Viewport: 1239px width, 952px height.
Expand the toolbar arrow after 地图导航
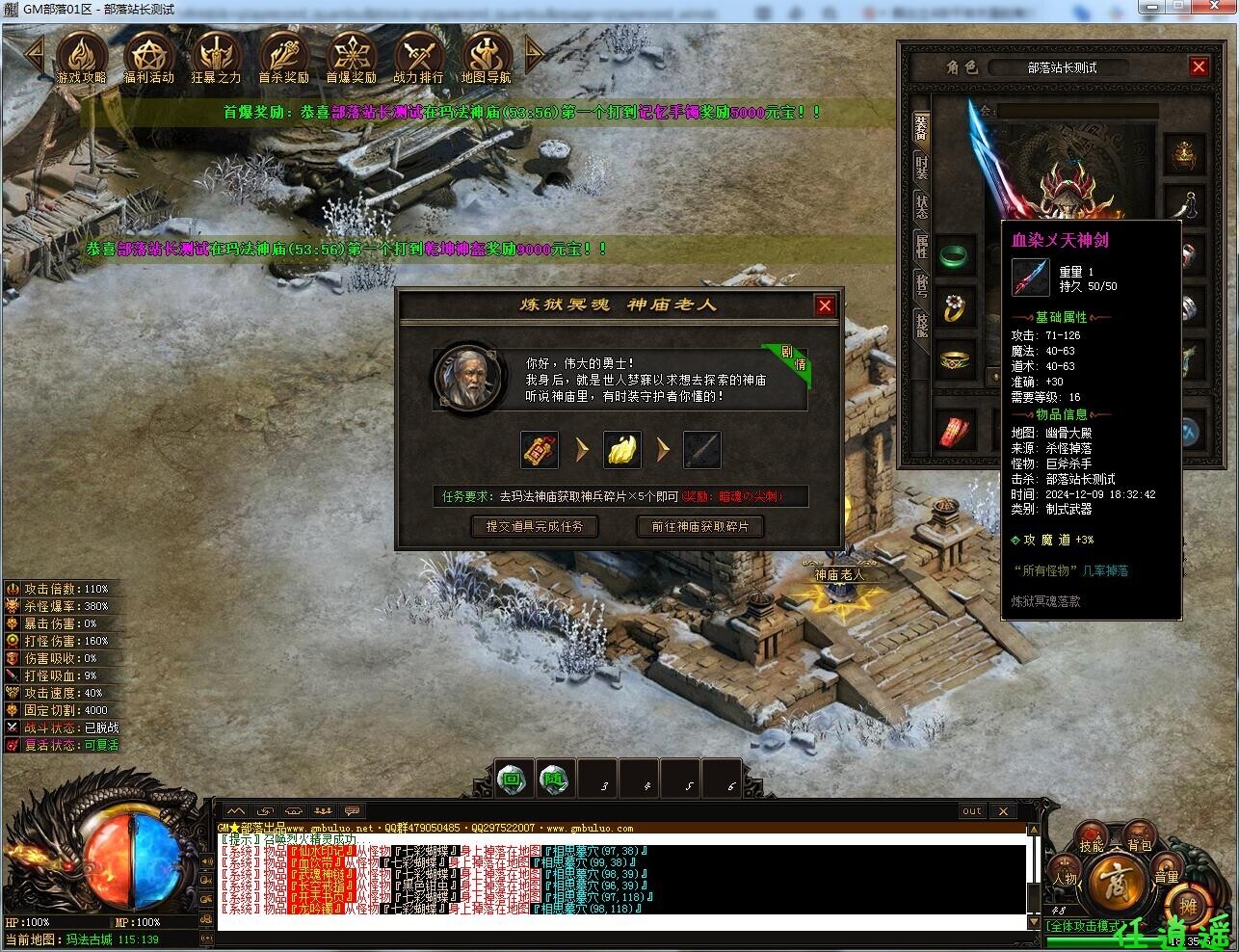[x=534, y=56]
